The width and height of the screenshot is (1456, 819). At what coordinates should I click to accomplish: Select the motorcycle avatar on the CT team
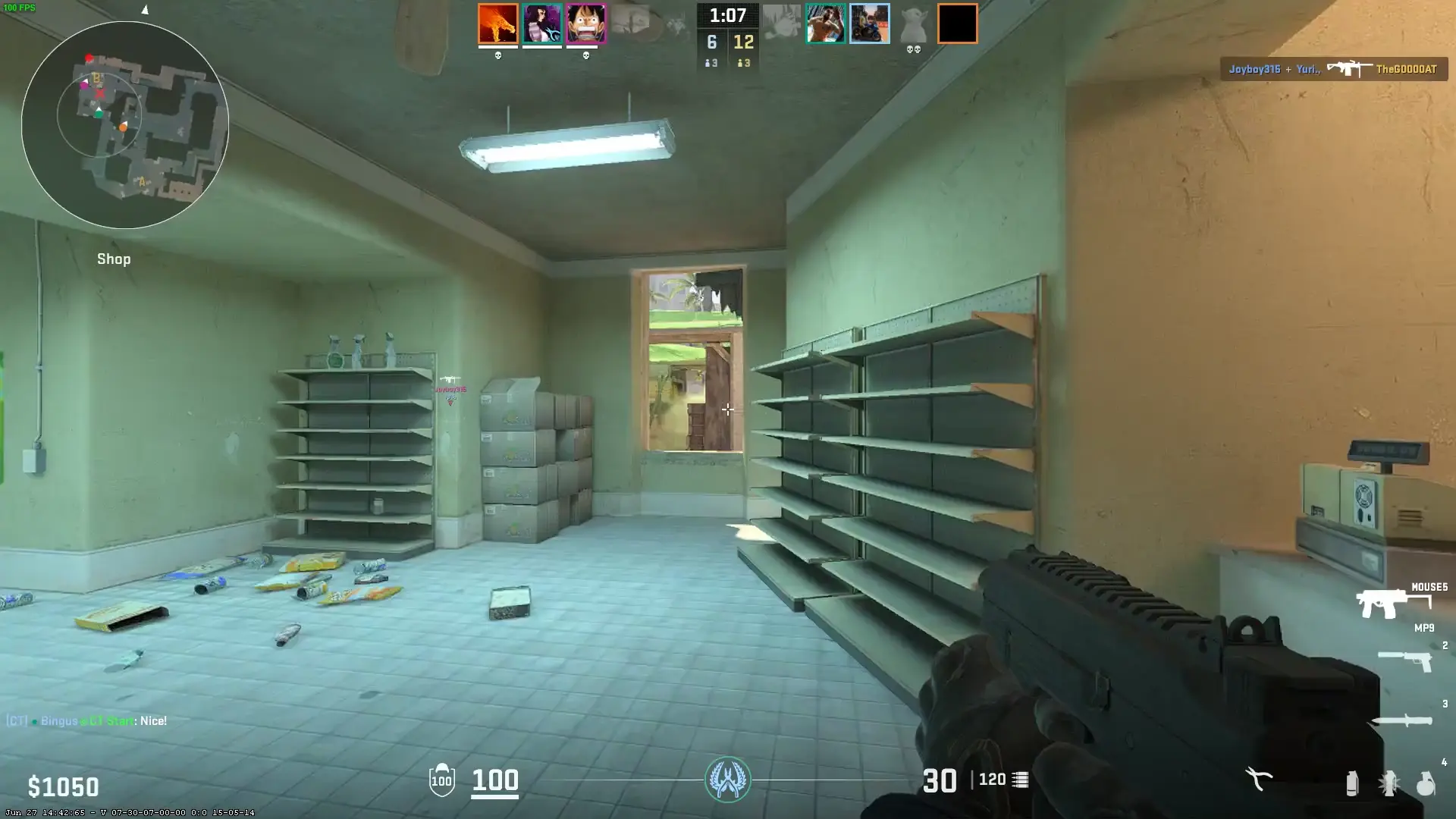click(x=870, y=23)
